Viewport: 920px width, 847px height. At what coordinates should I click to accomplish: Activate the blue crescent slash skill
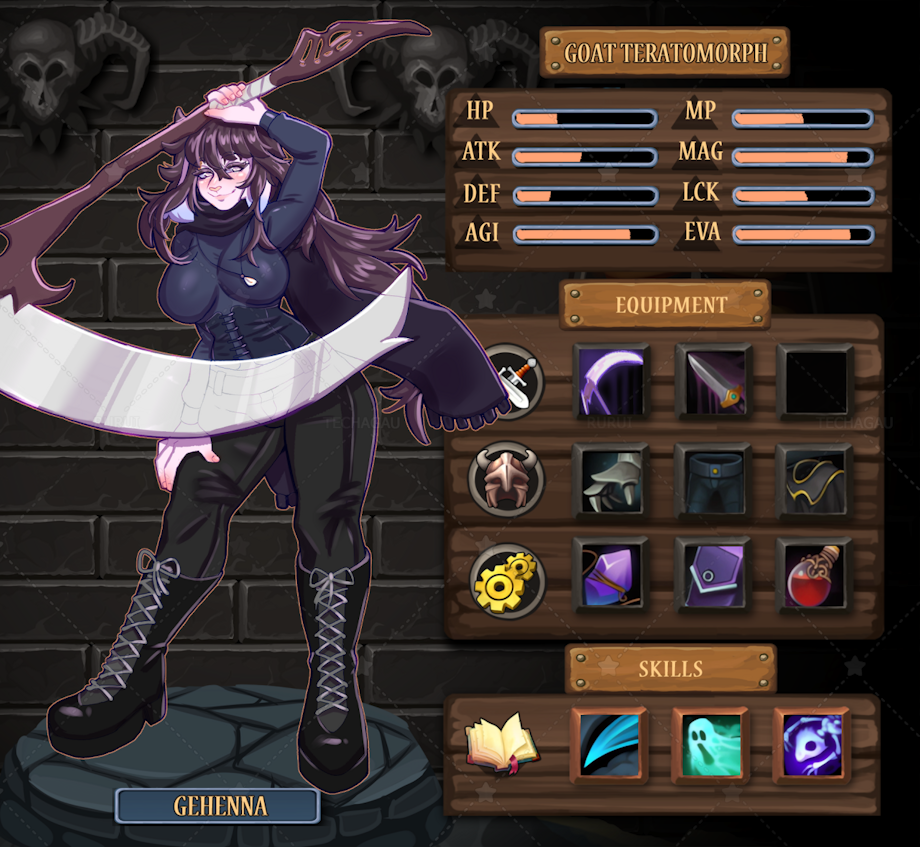click(609, 746)
